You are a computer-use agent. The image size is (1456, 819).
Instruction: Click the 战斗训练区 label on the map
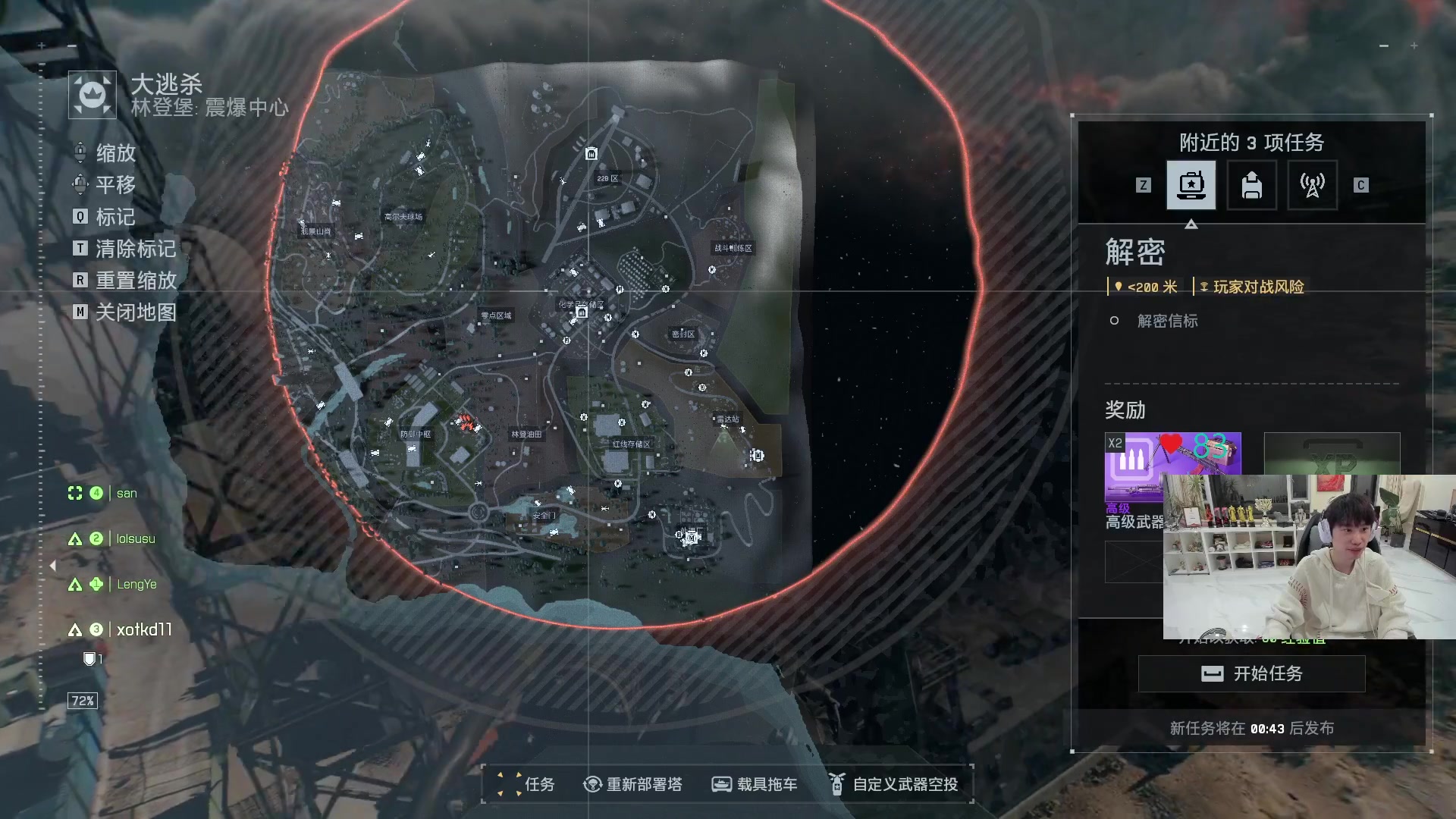pyautogui.click(x=733, y=248)
